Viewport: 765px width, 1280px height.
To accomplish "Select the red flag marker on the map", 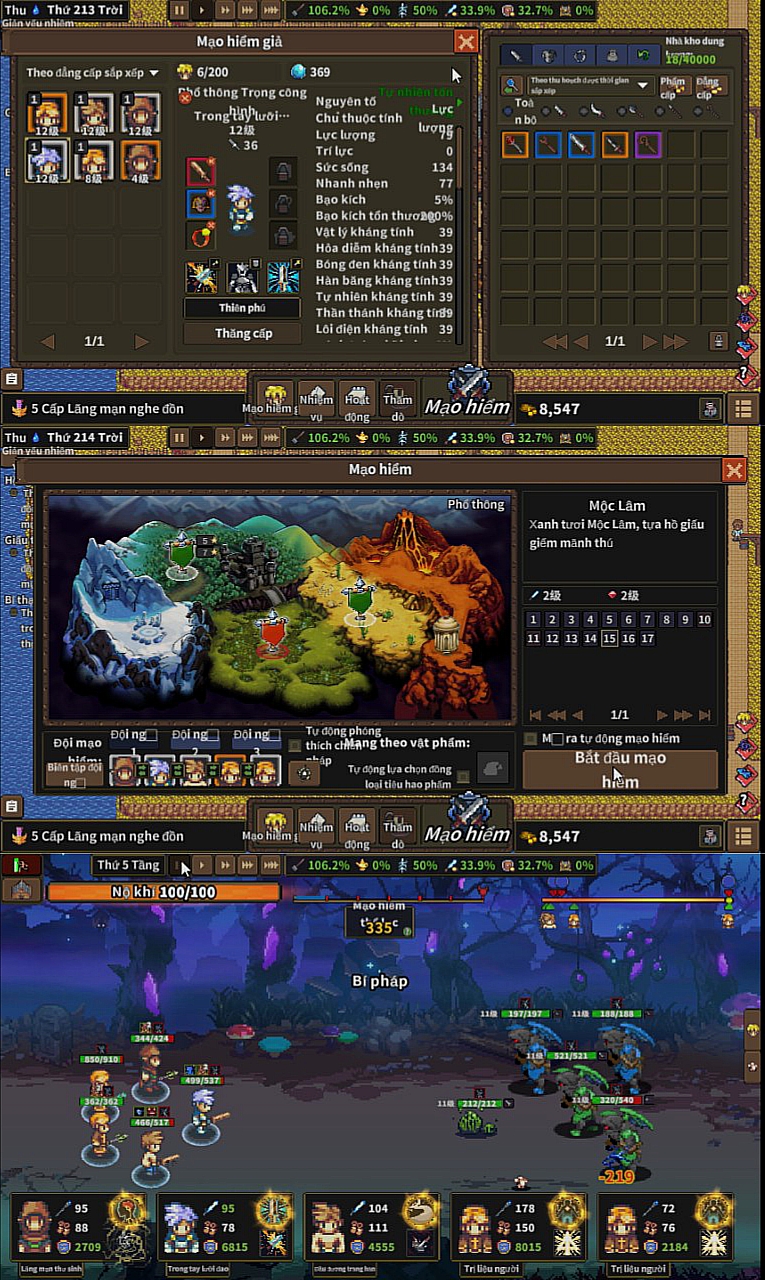I will [272, 634].
